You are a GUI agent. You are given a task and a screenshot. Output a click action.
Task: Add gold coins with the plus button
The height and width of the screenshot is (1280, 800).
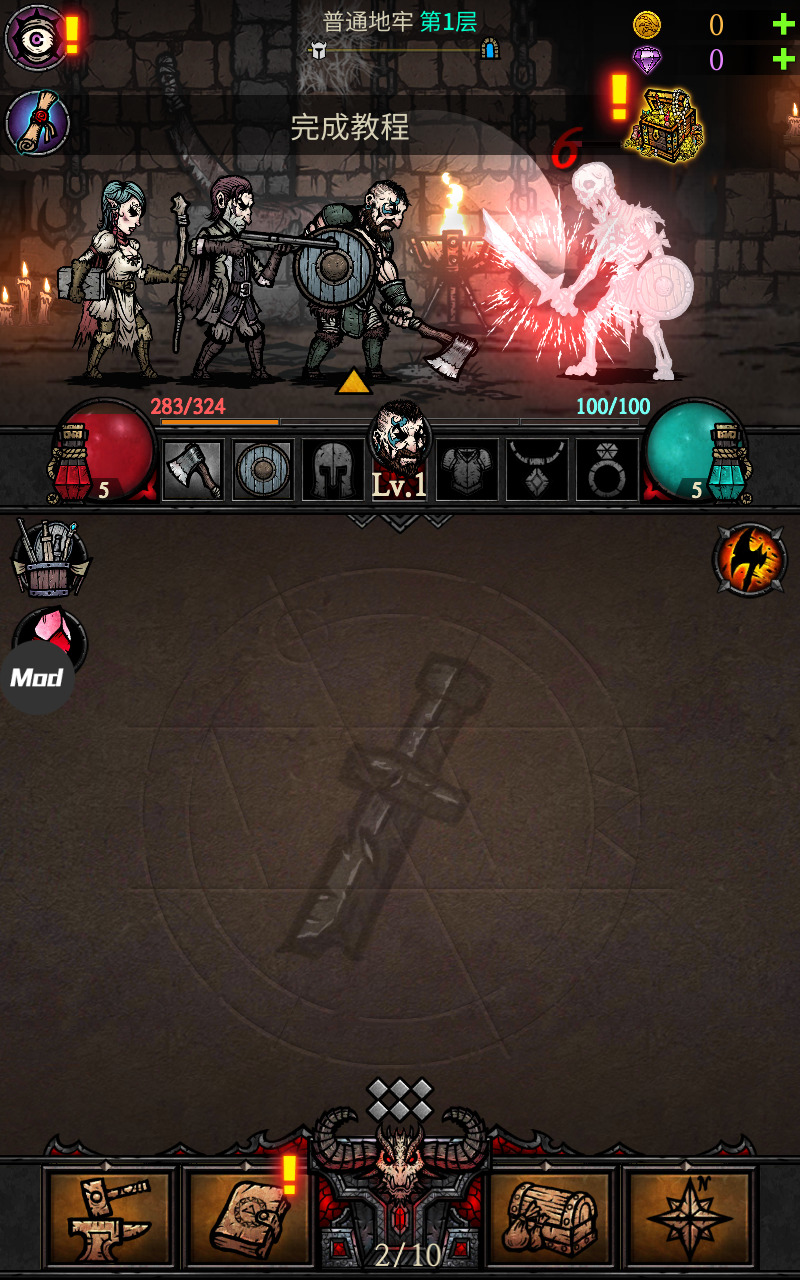[x=783, y=25]
